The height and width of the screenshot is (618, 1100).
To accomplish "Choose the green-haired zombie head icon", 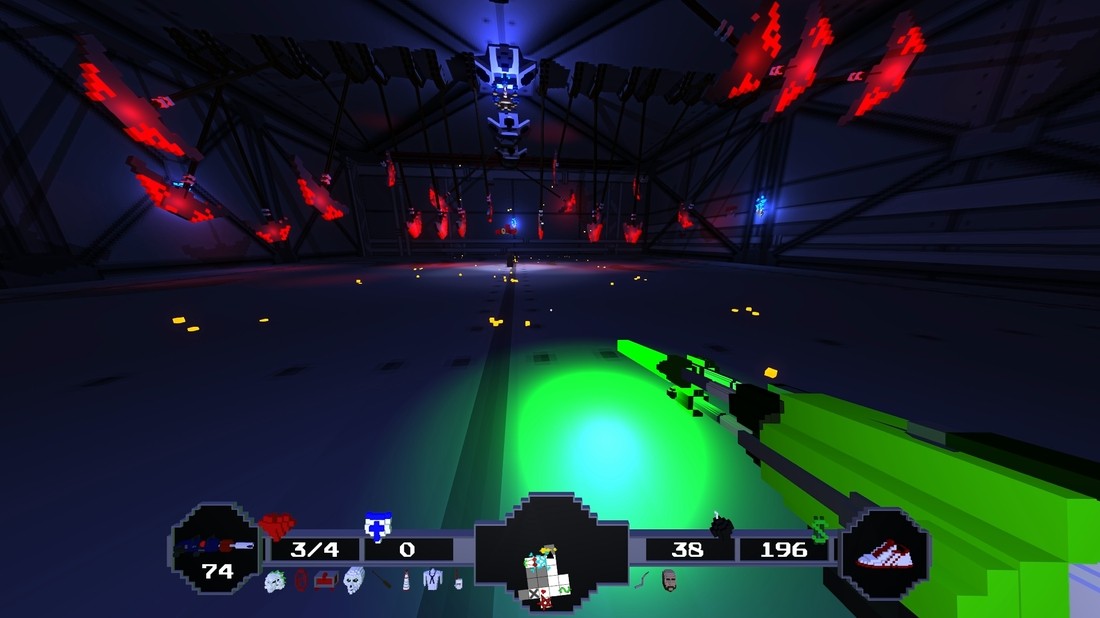I will pyautogui.click(x=275, y=580).
